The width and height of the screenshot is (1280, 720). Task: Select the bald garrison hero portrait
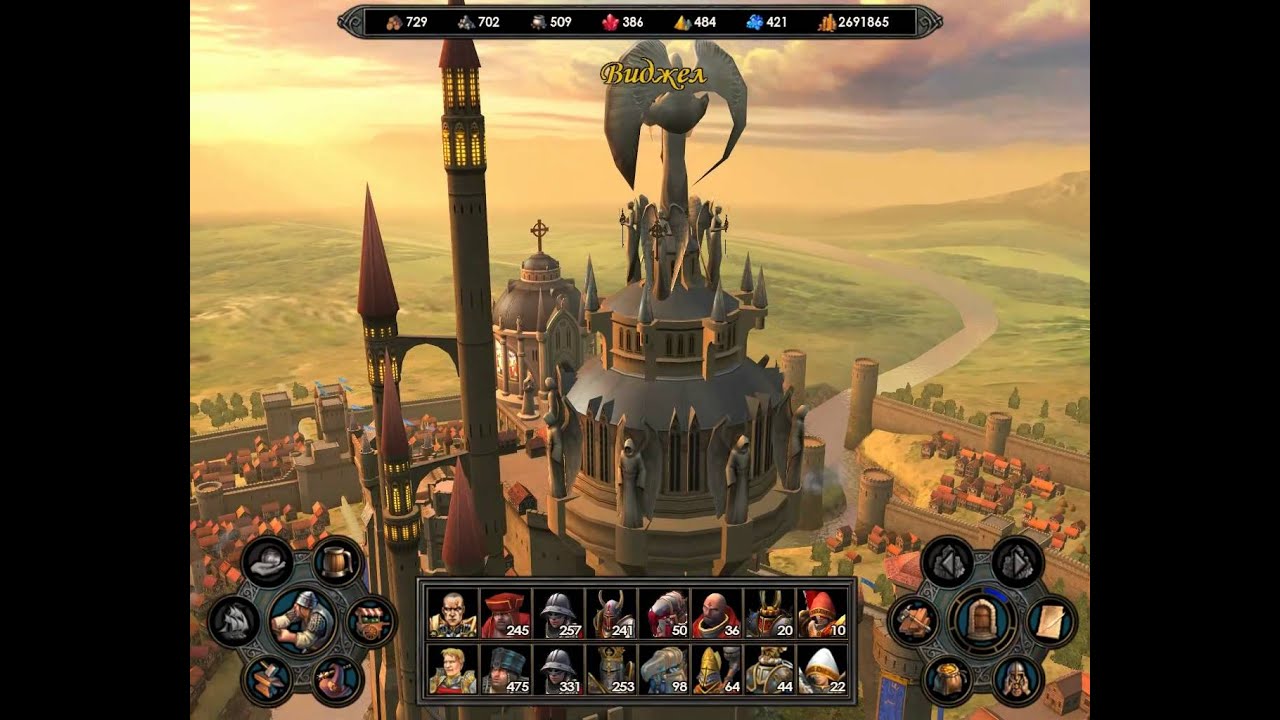[453, 613]
